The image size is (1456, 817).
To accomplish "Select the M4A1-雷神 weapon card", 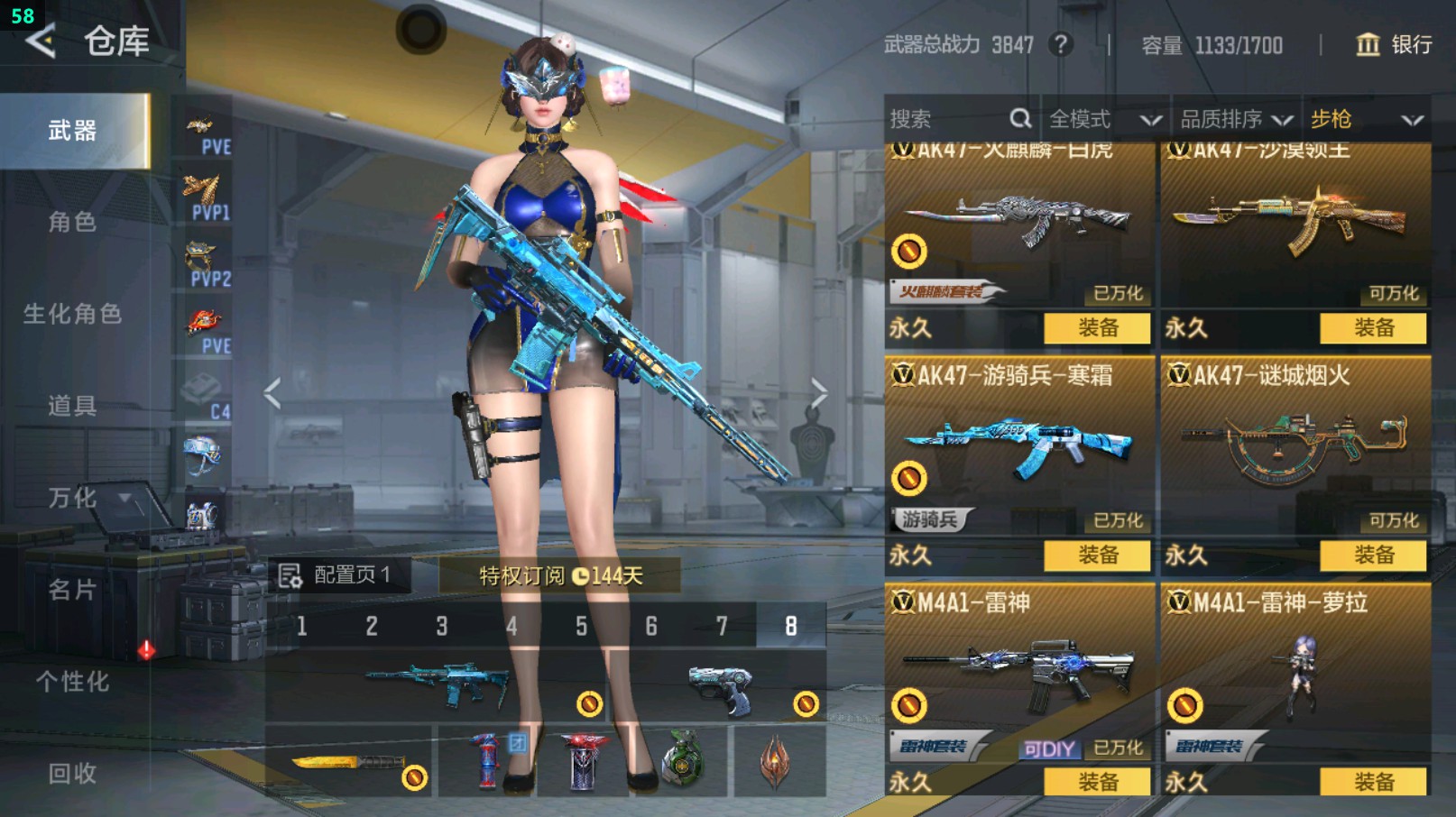I will pos(1019,672).
